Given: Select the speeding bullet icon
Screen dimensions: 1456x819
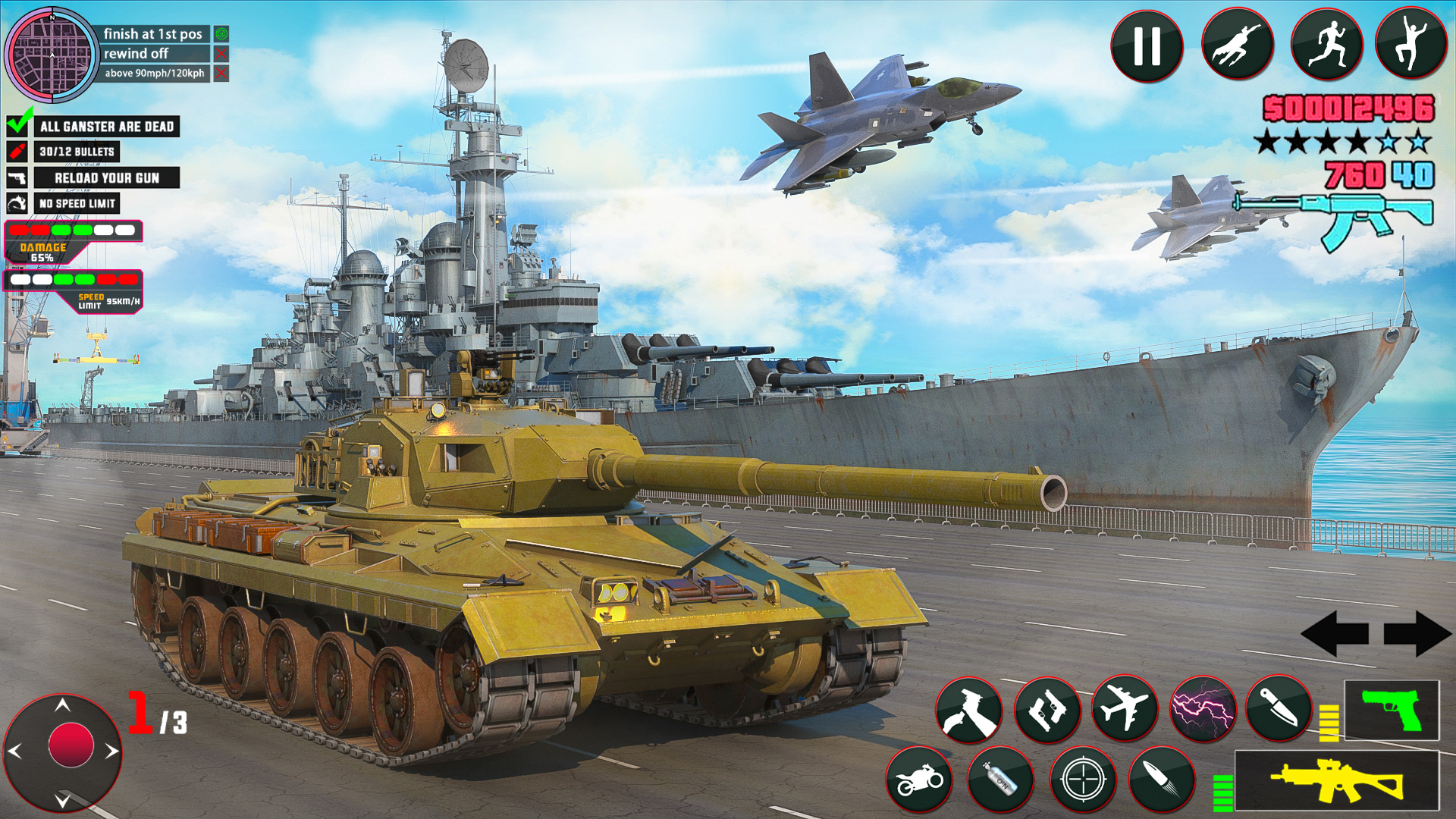Looking at the screenshot, I should 1166,781.
